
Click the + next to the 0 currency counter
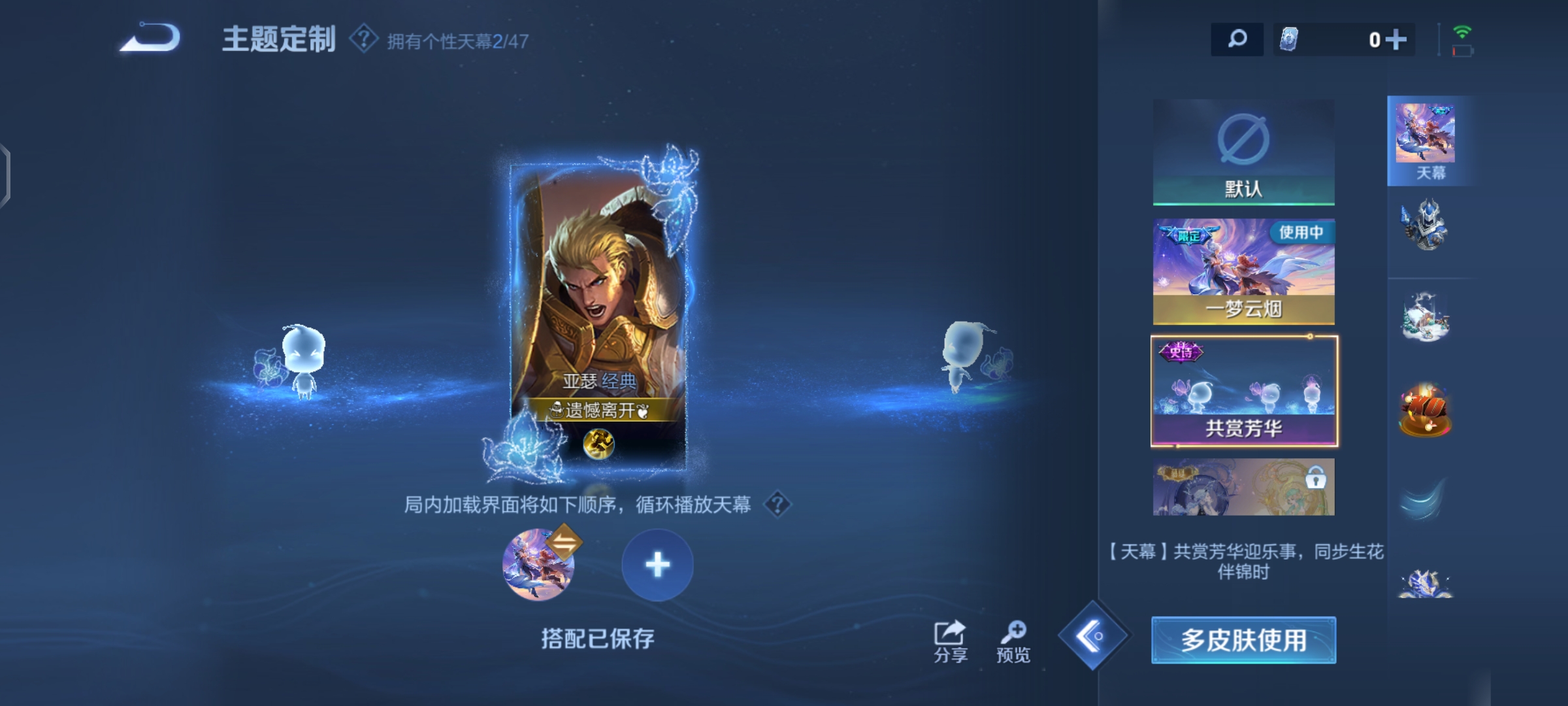coord(1397,39)
